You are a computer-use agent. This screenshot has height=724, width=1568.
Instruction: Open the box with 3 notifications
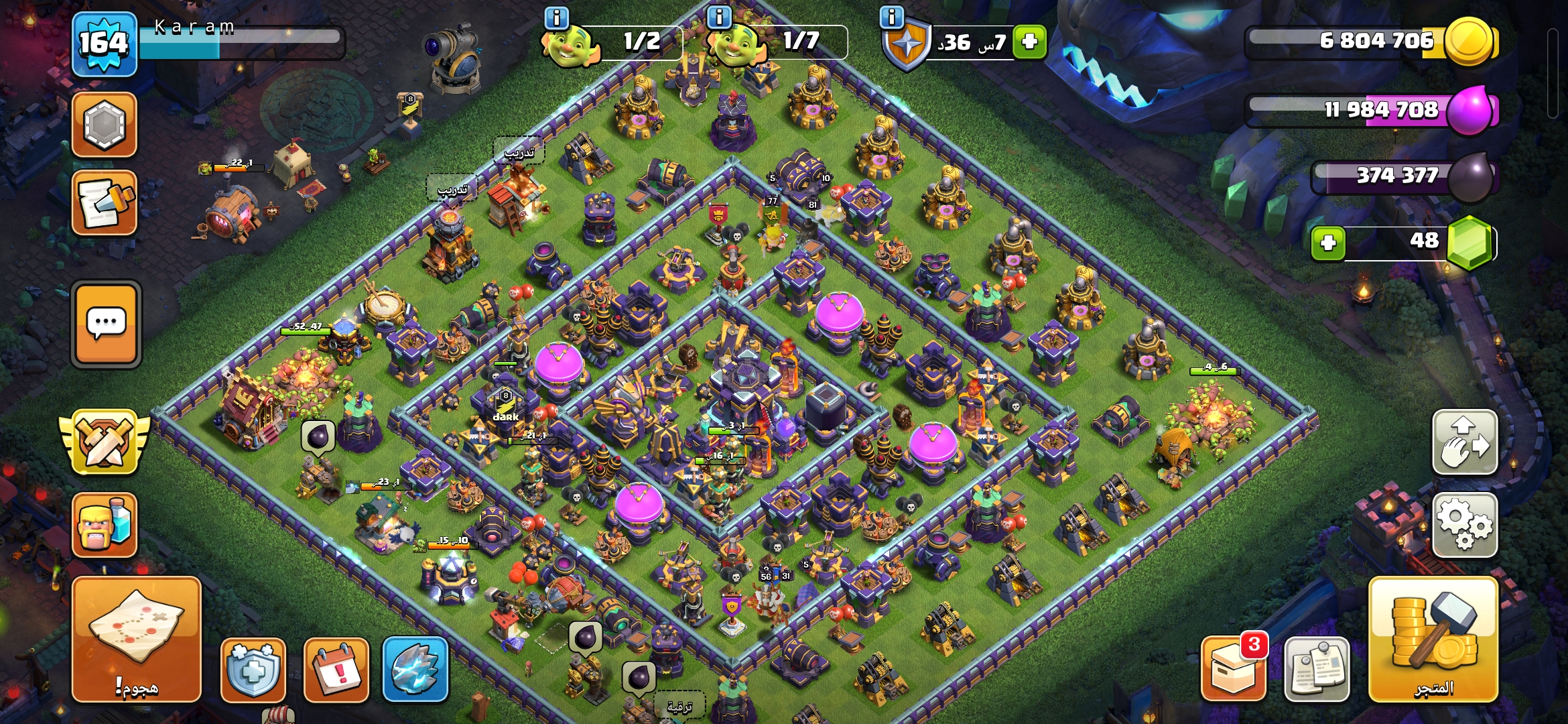click(1234, 670)
